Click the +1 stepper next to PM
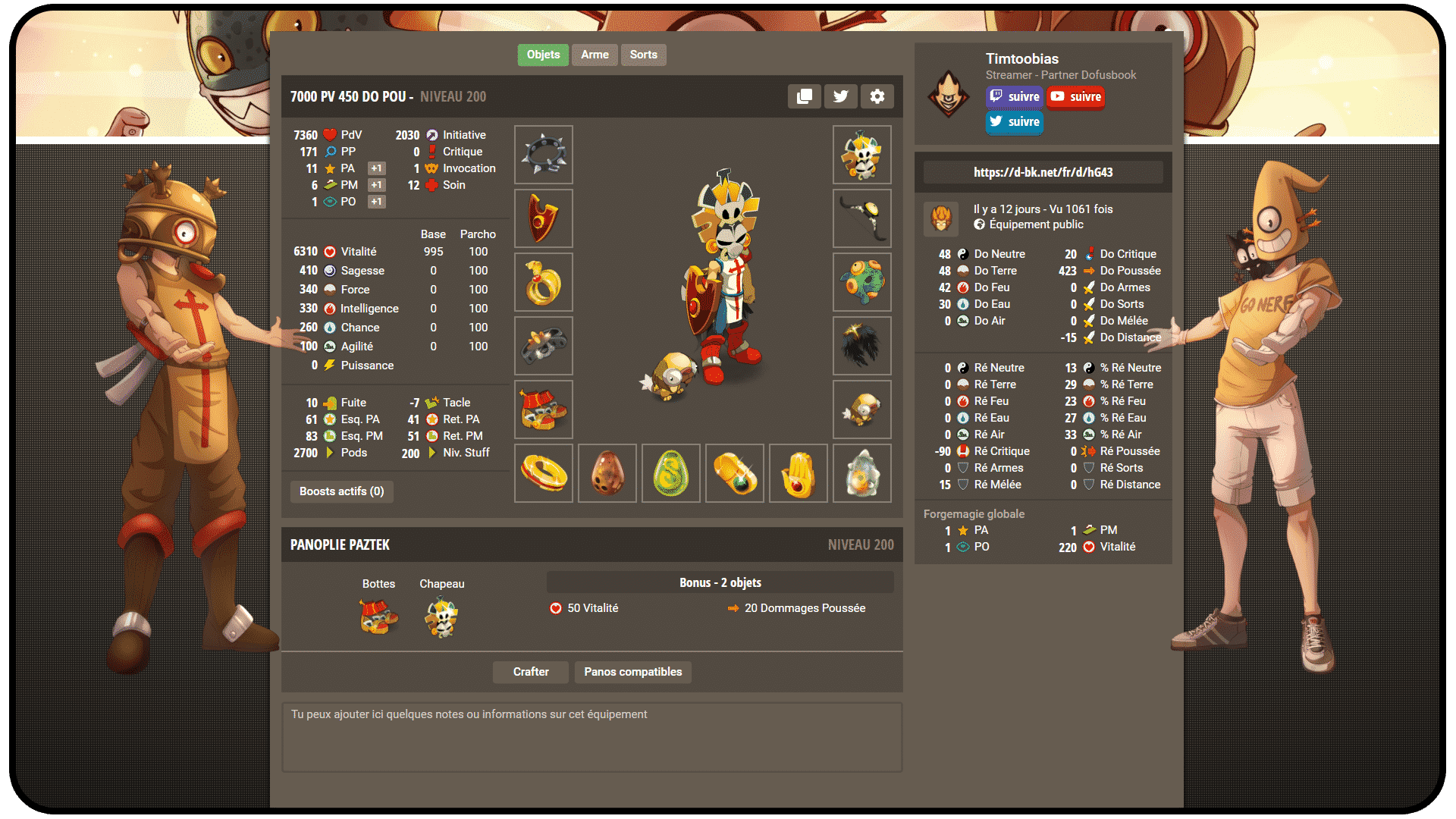The width and height of the screenshot is (1456, 819). (376, 184)
